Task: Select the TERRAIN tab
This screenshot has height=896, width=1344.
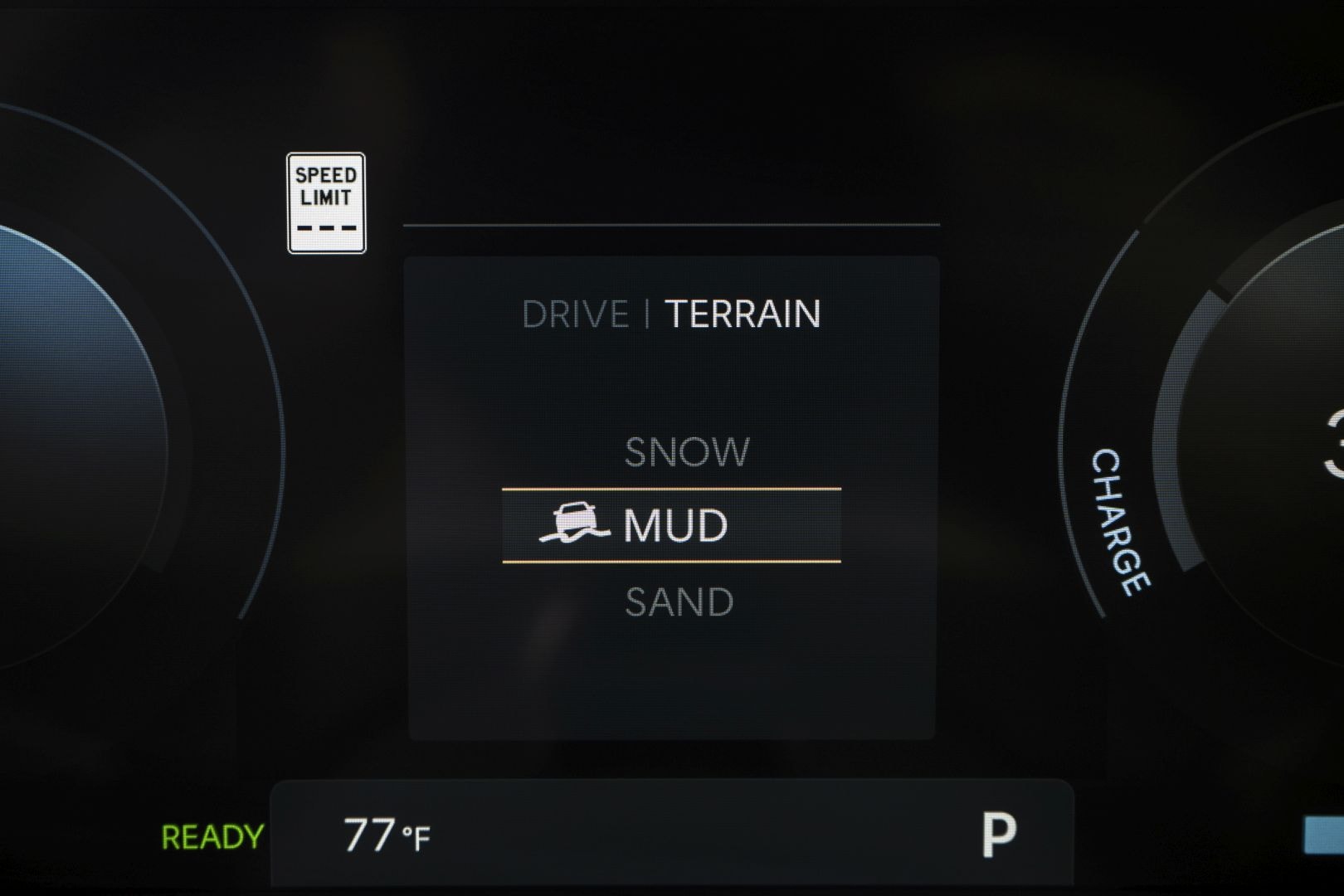Action: [743, 314]
